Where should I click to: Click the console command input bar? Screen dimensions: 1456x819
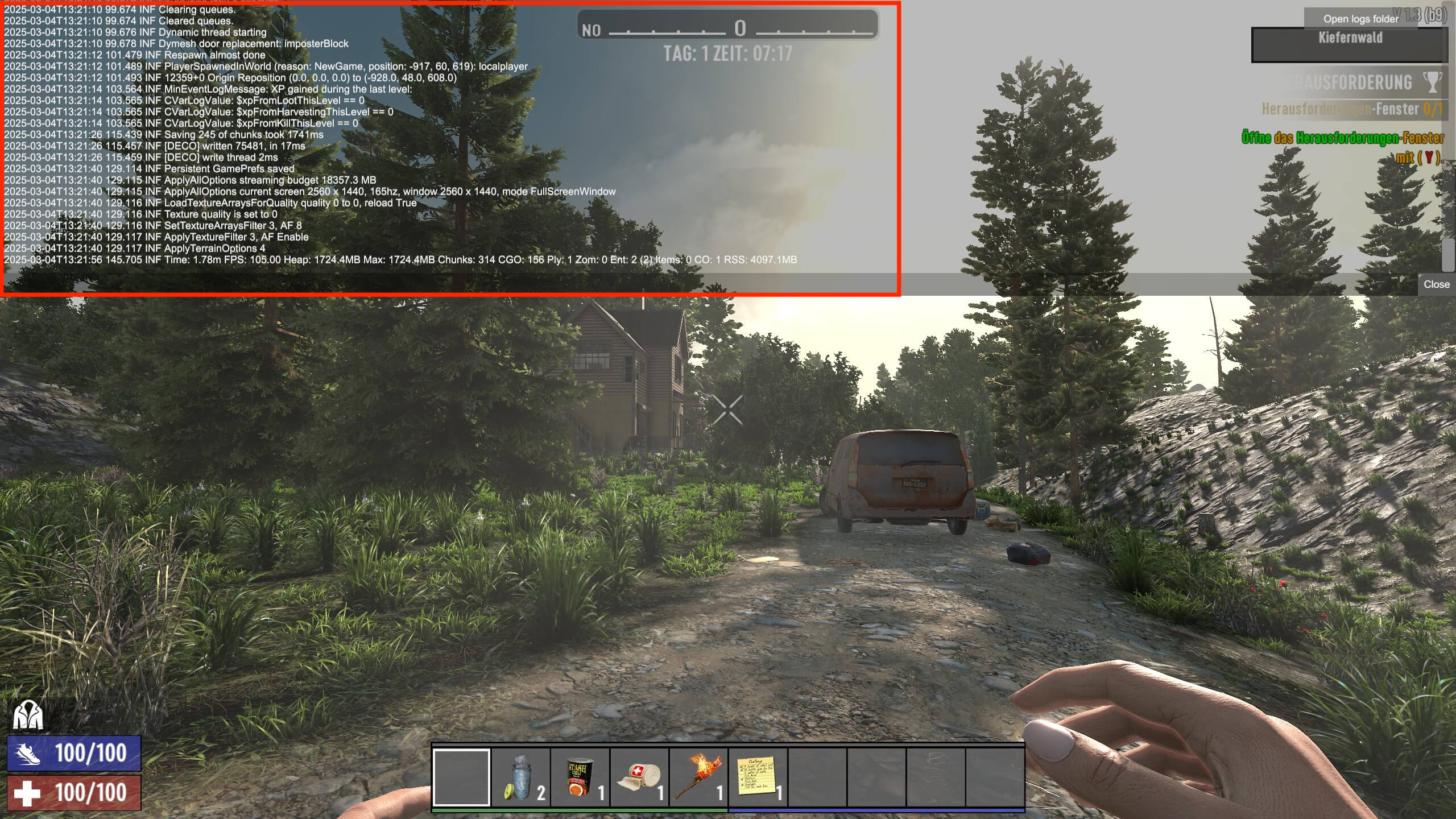tap(705, 284)
